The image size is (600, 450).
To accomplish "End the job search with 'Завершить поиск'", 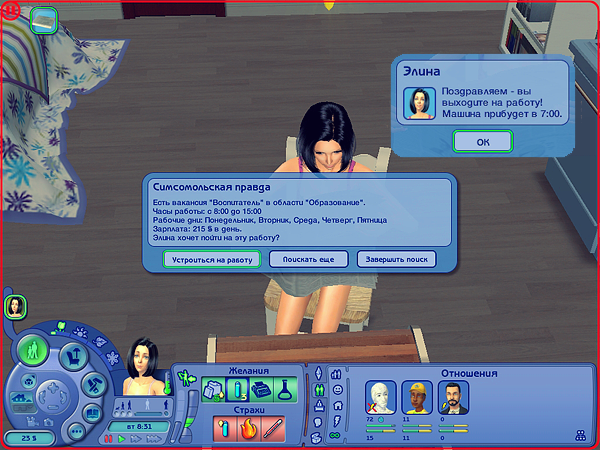I will click(396, 259).
